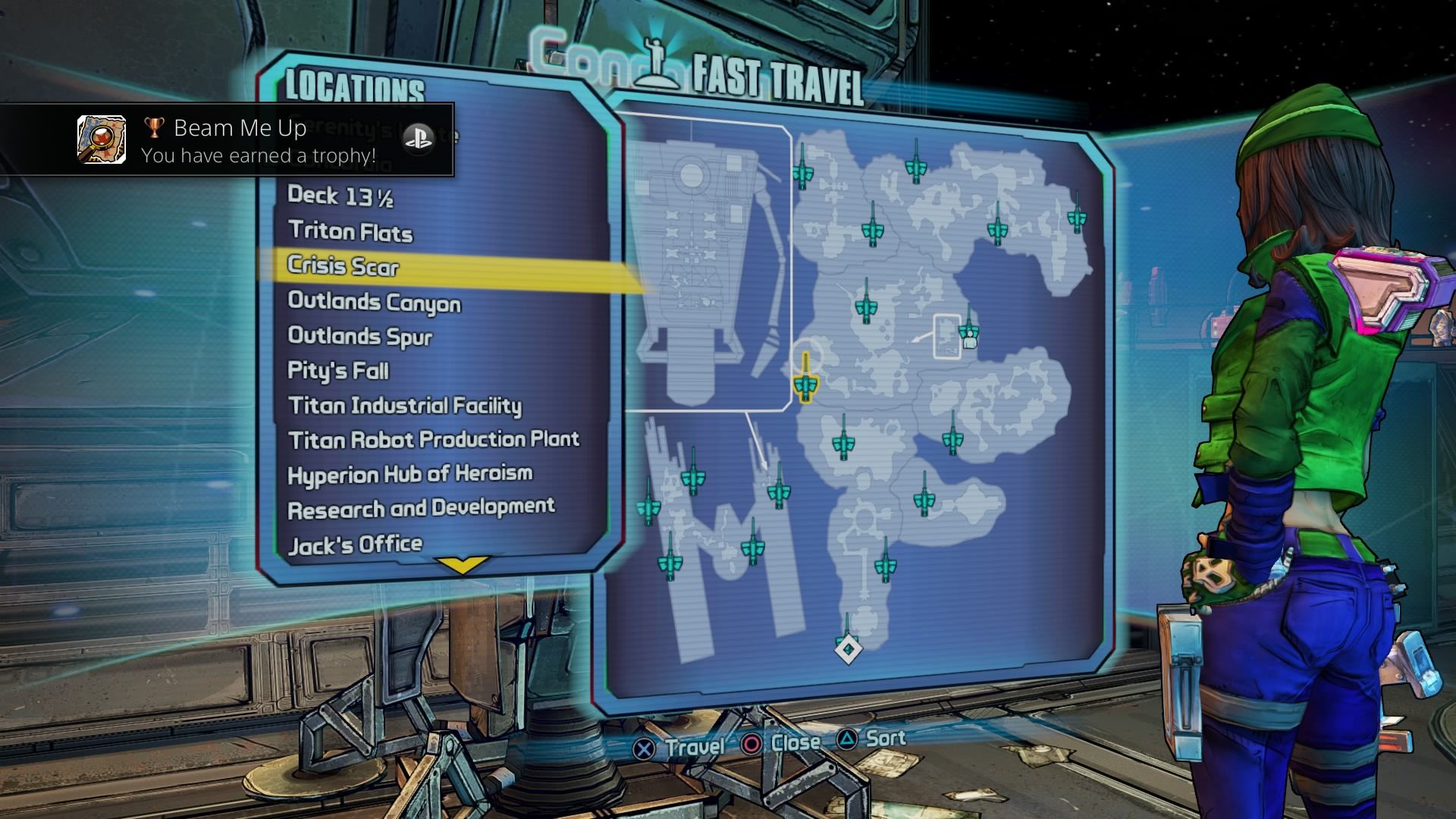The image size is (1456, 819).
Task: Choose Titan Industrial Facility
Action: (x=405, y=406)
